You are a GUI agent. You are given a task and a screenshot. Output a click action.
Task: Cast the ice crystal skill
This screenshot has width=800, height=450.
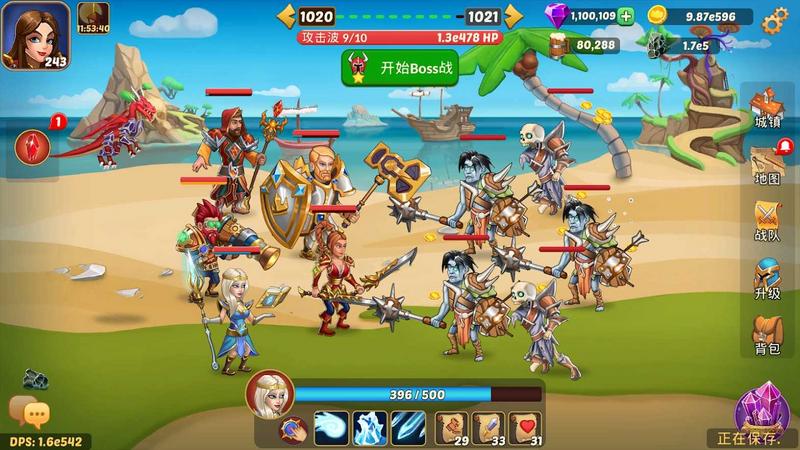pyautogui.click(x=371, y=427)
